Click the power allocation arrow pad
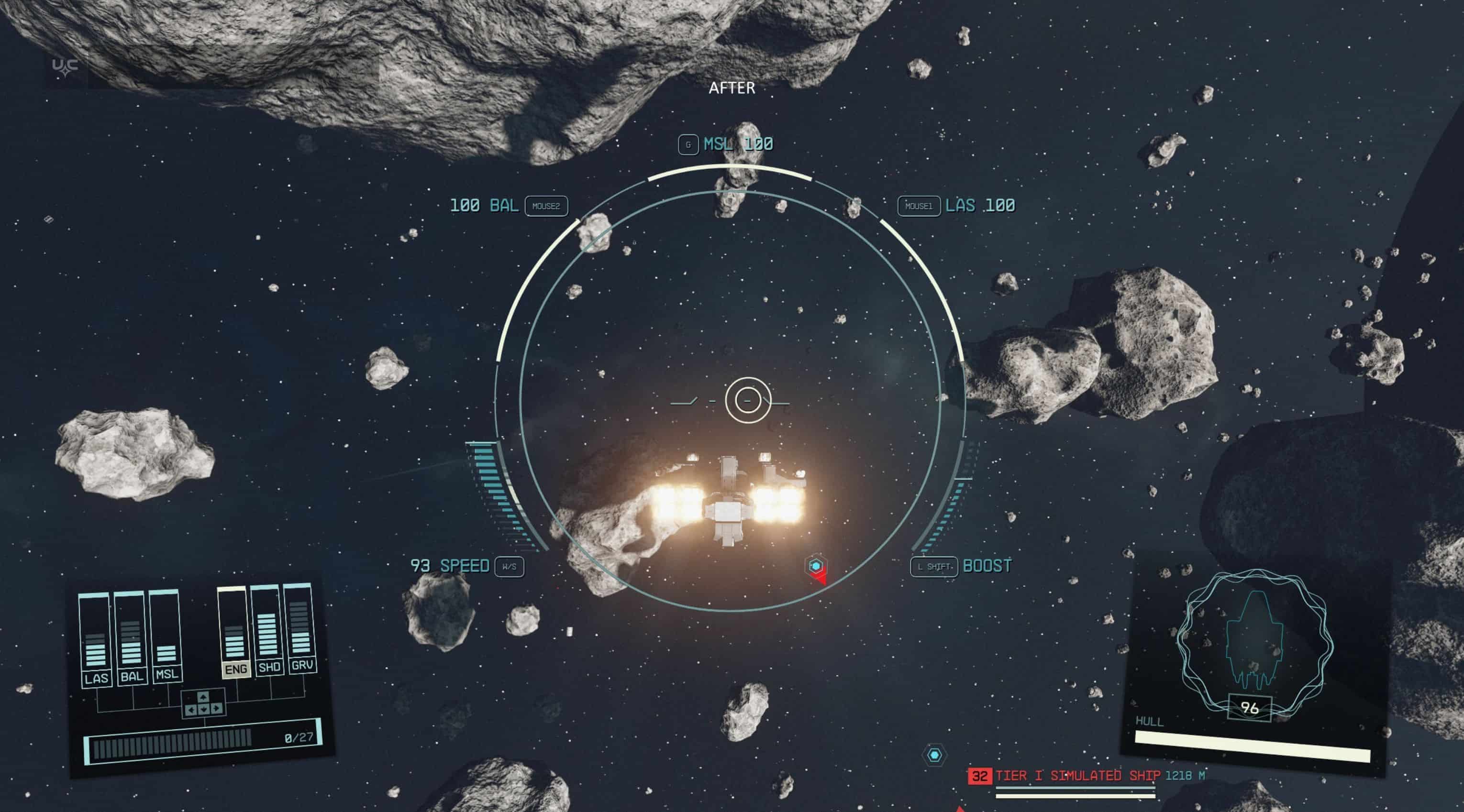 pos(203,703)
